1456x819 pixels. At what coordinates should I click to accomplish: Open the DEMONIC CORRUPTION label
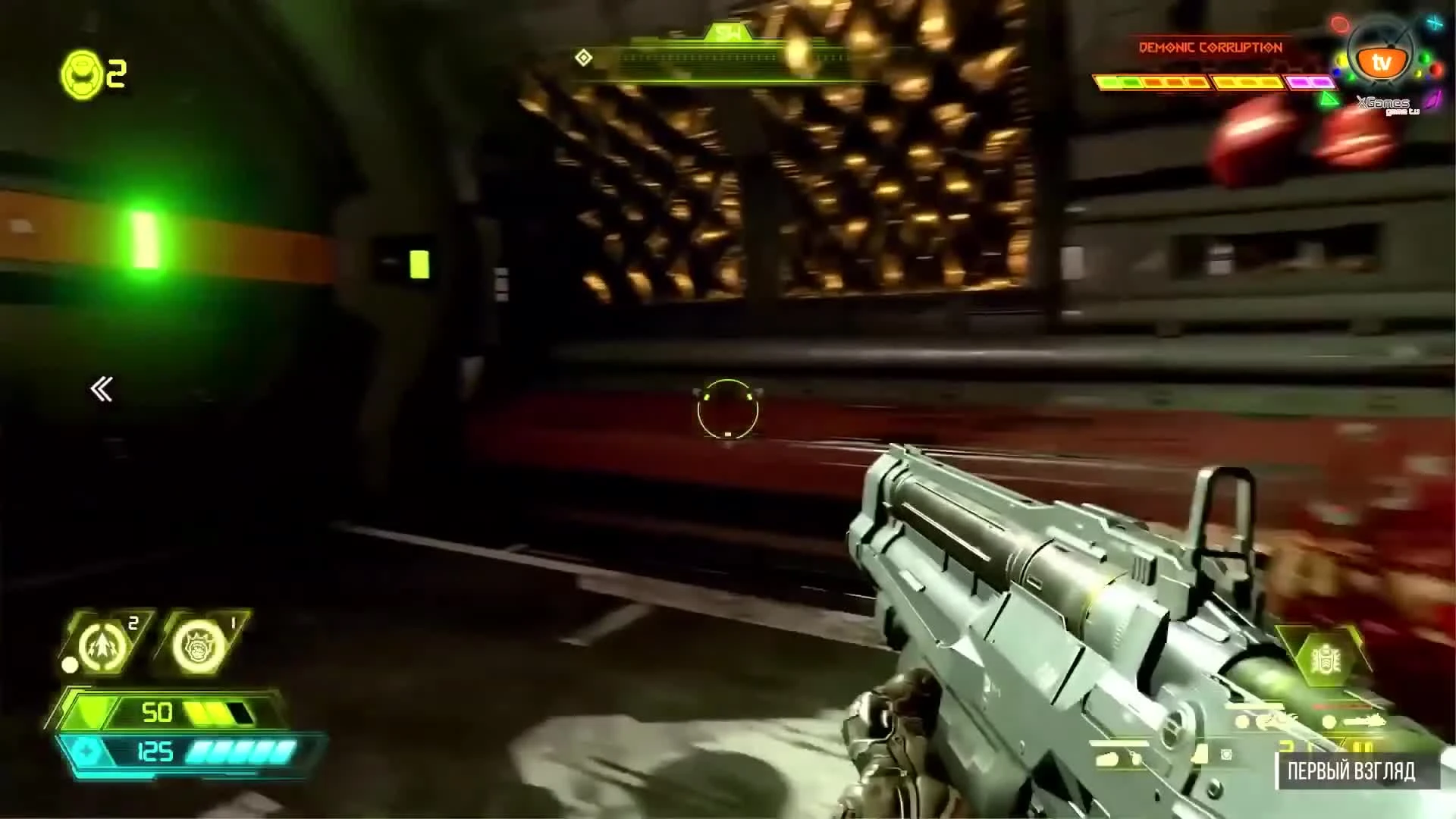tap(1210, 47)
